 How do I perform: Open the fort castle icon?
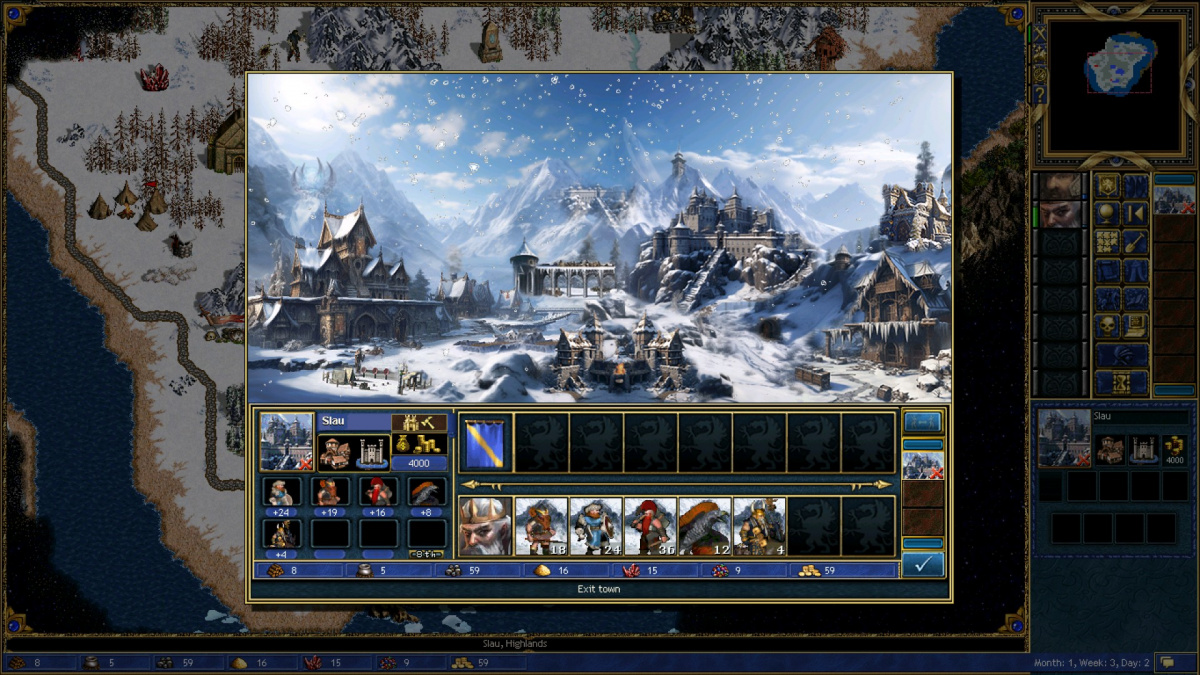pyautogui.click(x=371, y=453)
